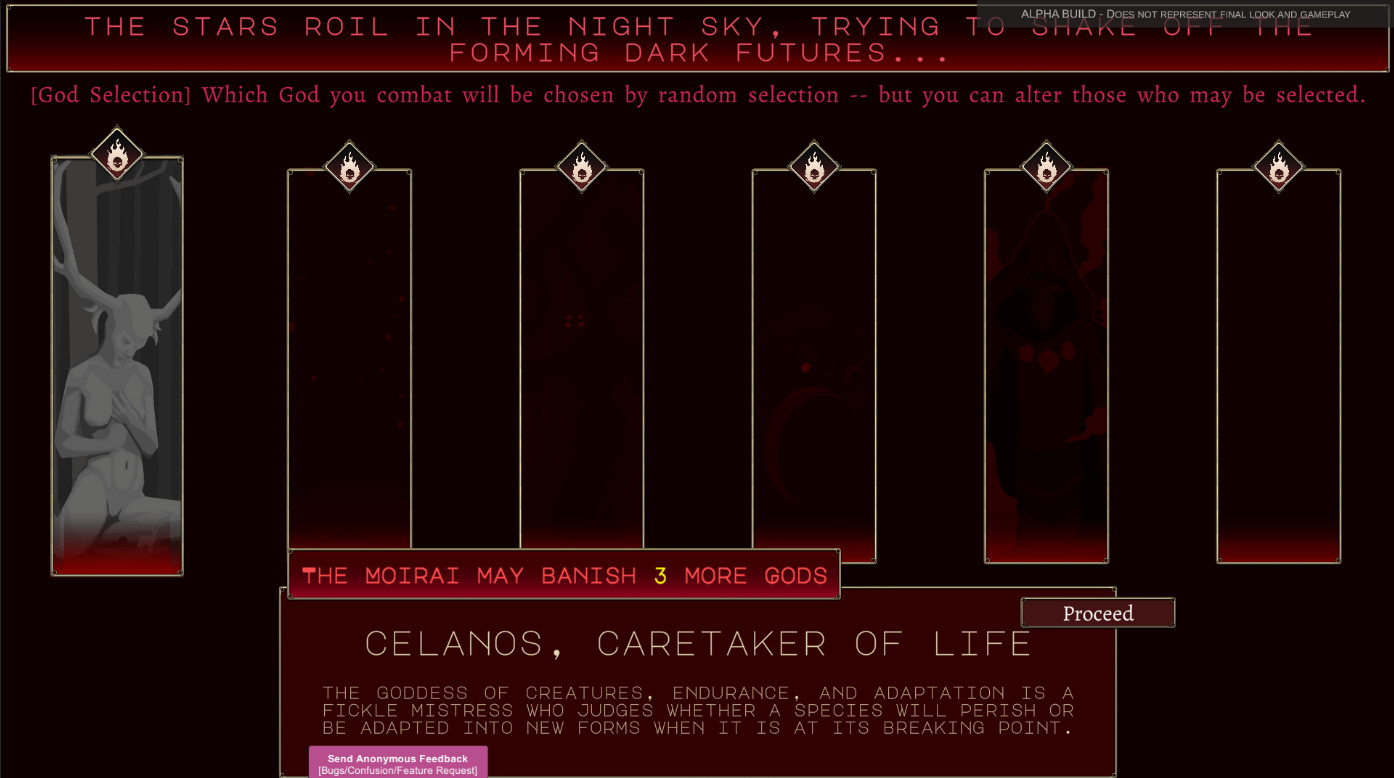Click the flaming skull emblem on the third card
Screen dimensions: 1394x778
coord(581,168)
